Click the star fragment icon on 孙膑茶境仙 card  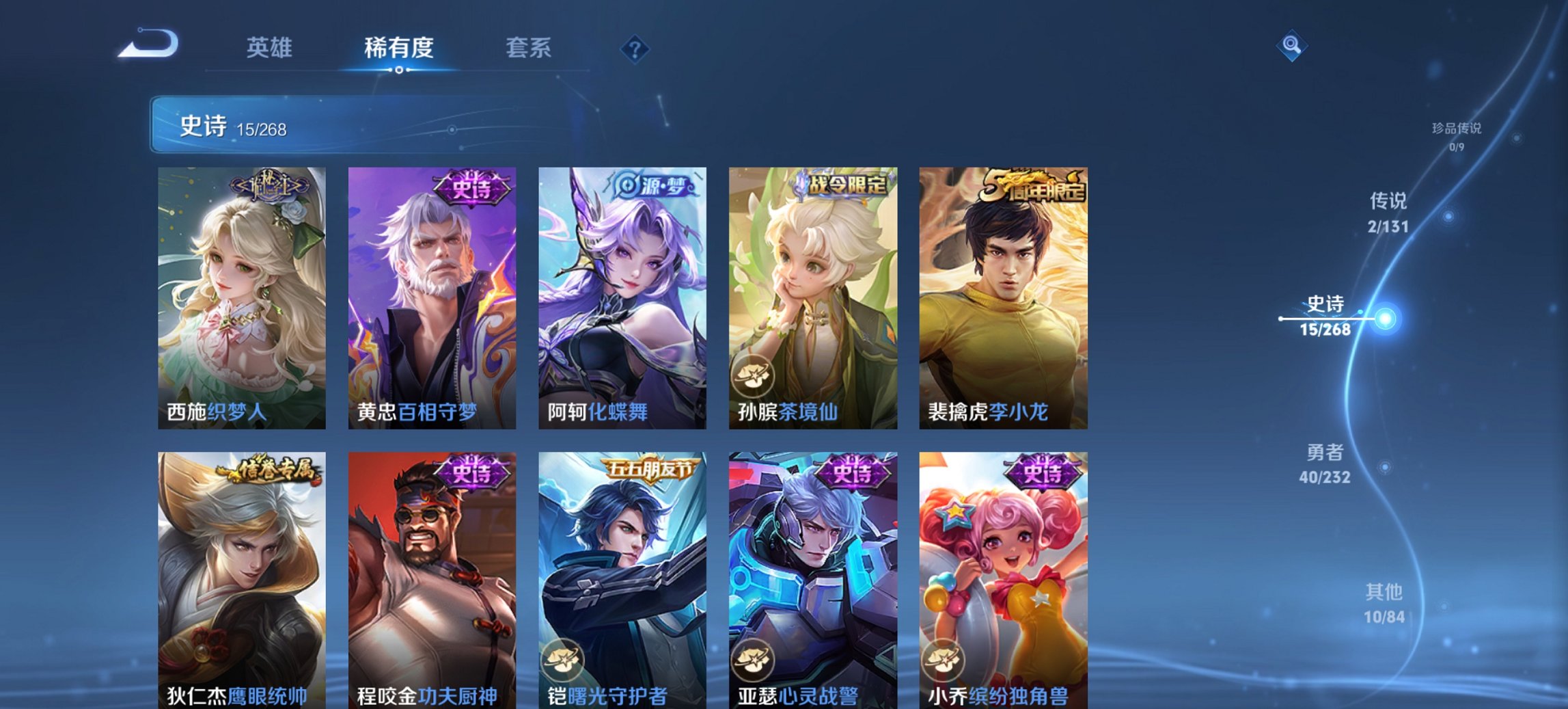point(752,373)
